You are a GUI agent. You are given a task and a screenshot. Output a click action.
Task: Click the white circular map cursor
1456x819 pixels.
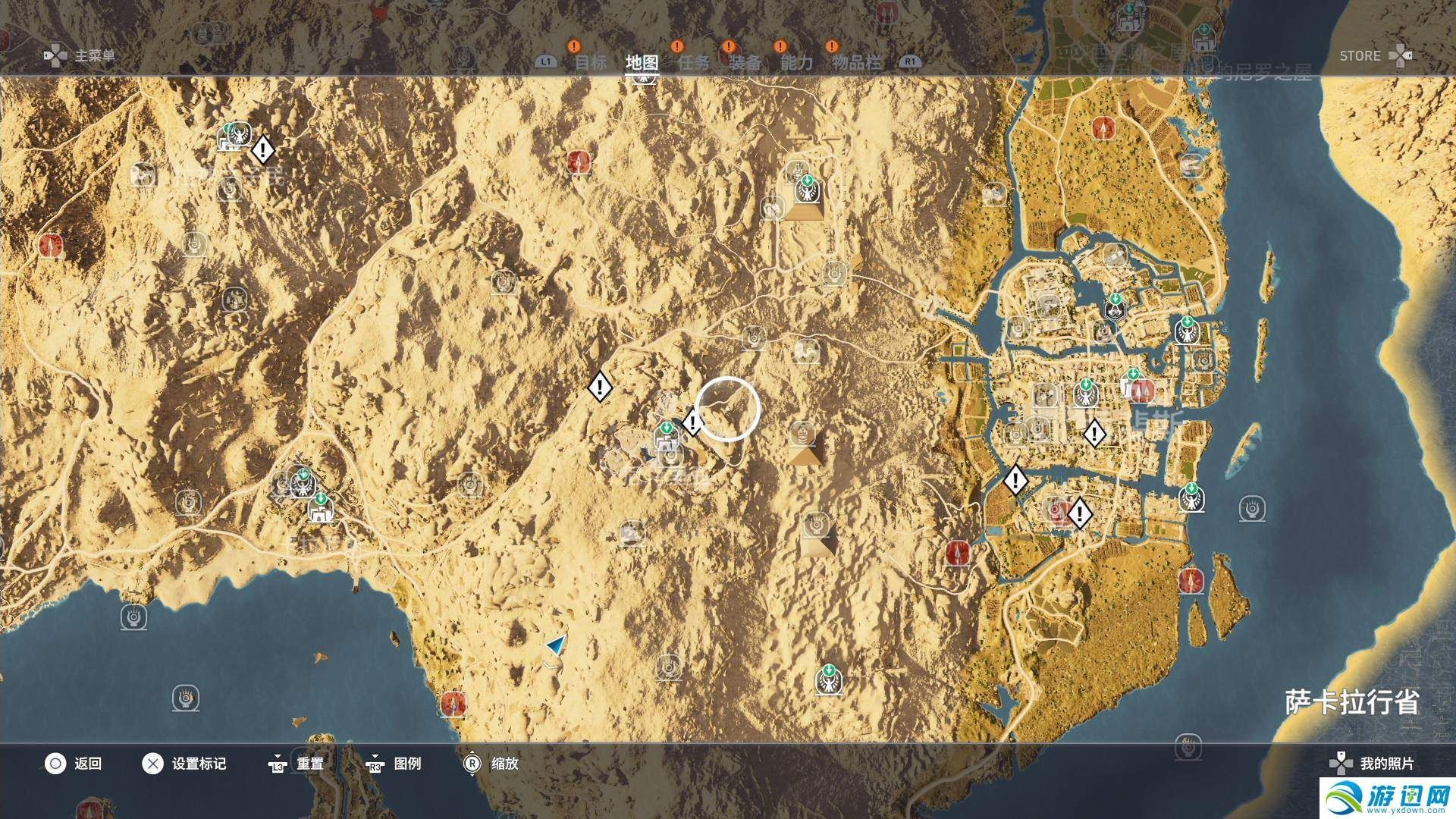pyautogui.click(x=727, y=409)
